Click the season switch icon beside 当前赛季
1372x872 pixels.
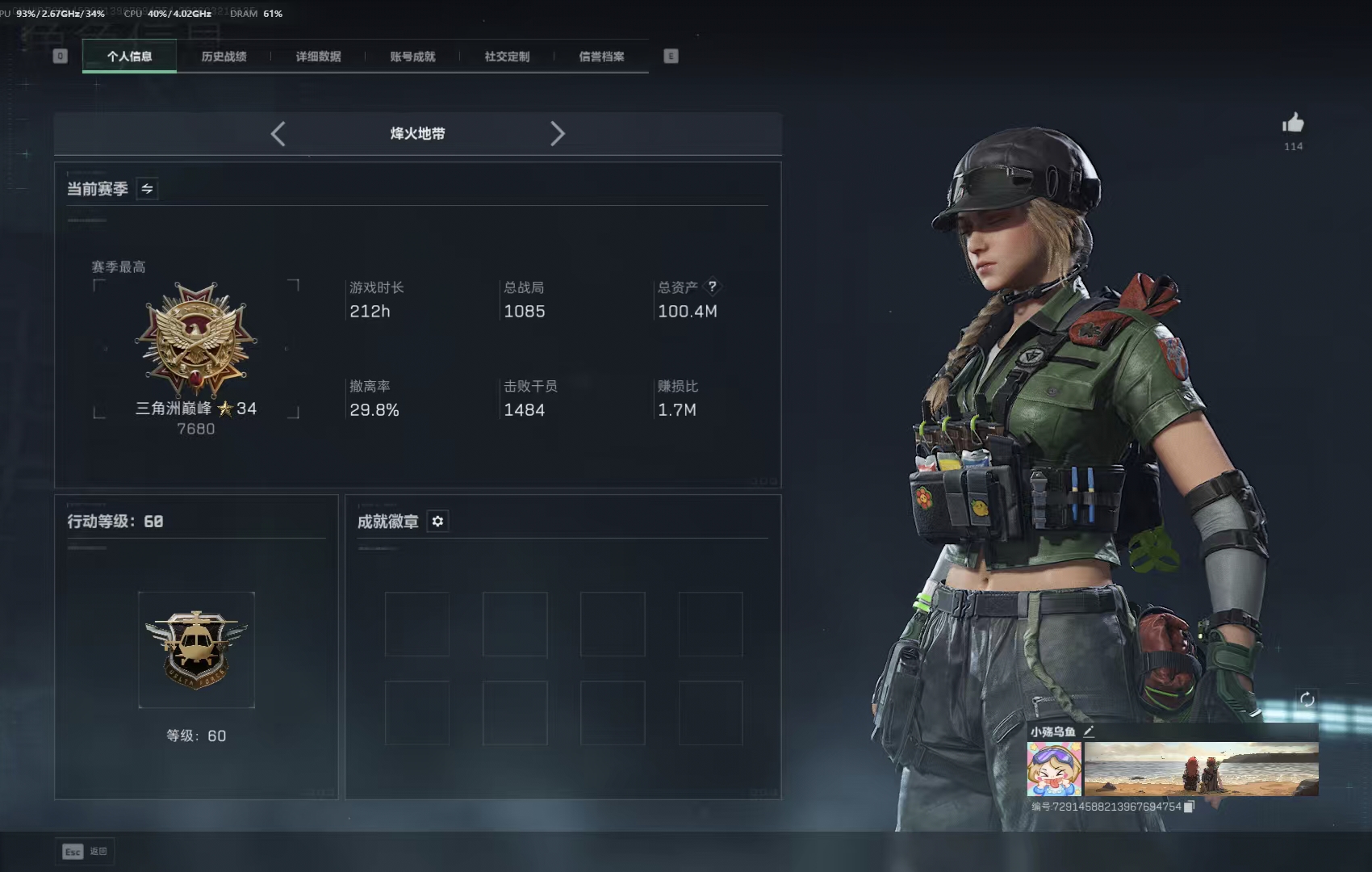(x=146, y=188)
